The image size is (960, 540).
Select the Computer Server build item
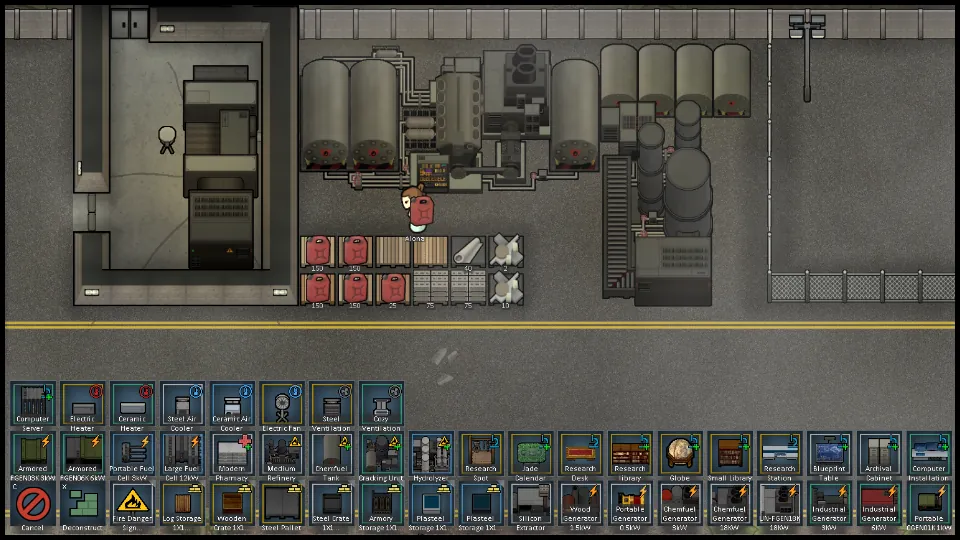click(x=33, y=405)
